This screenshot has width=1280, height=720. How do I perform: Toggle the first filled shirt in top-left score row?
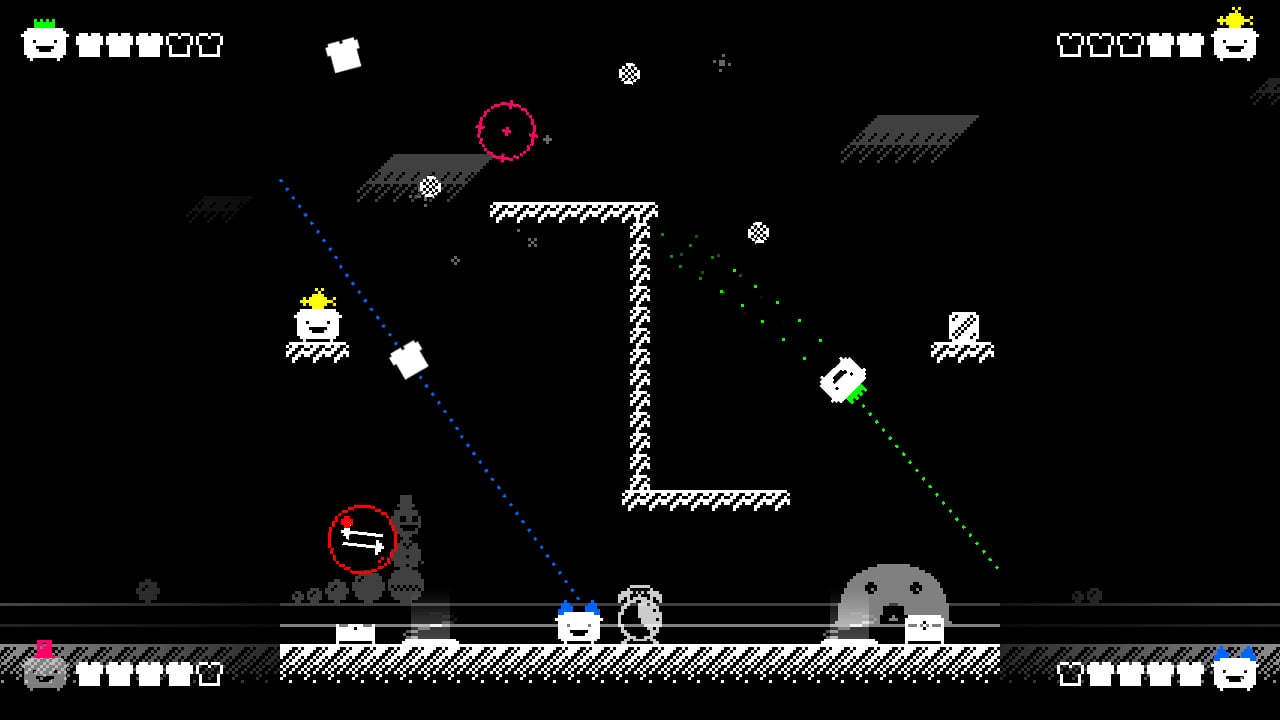(x=89, y=44)
